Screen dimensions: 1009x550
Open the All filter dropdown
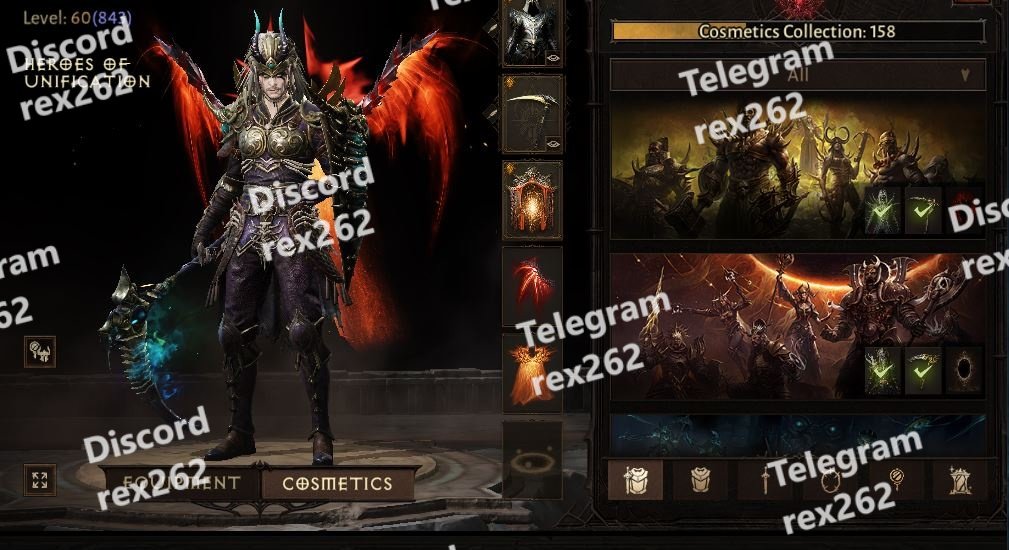pos(797,75)
